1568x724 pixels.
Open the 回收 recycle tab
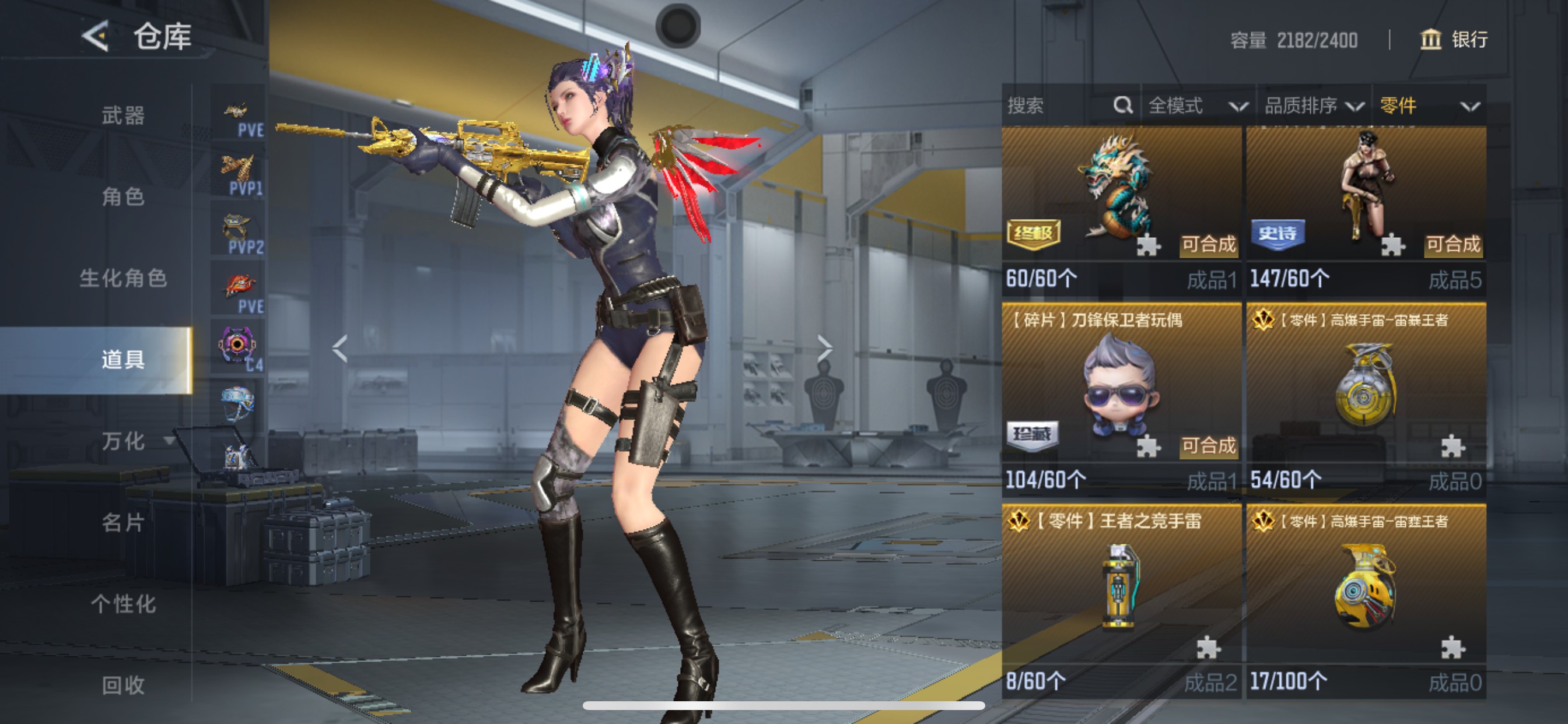pyautogui.click(x=123, y=685)
